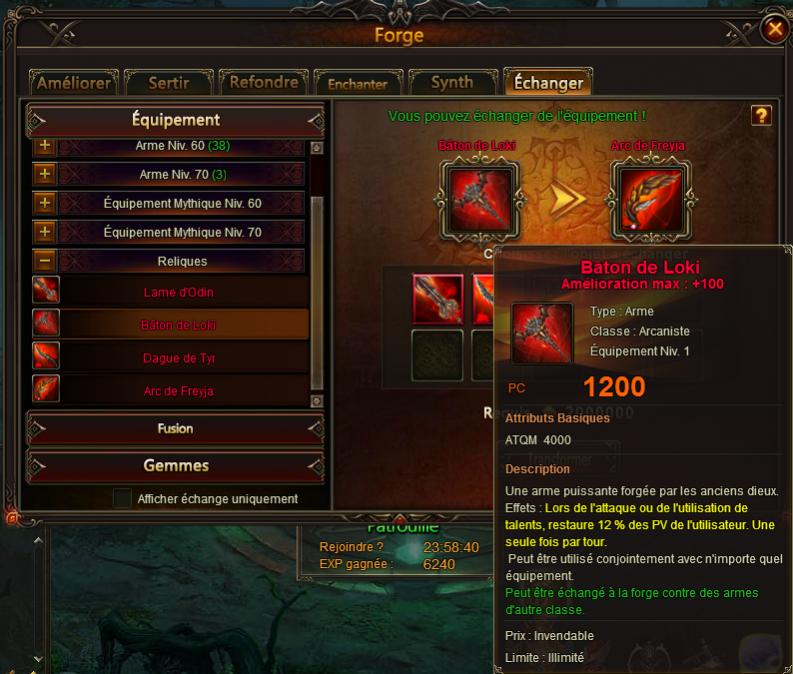
Task: Open the Fusion section
Action: (x=175, y=429)
